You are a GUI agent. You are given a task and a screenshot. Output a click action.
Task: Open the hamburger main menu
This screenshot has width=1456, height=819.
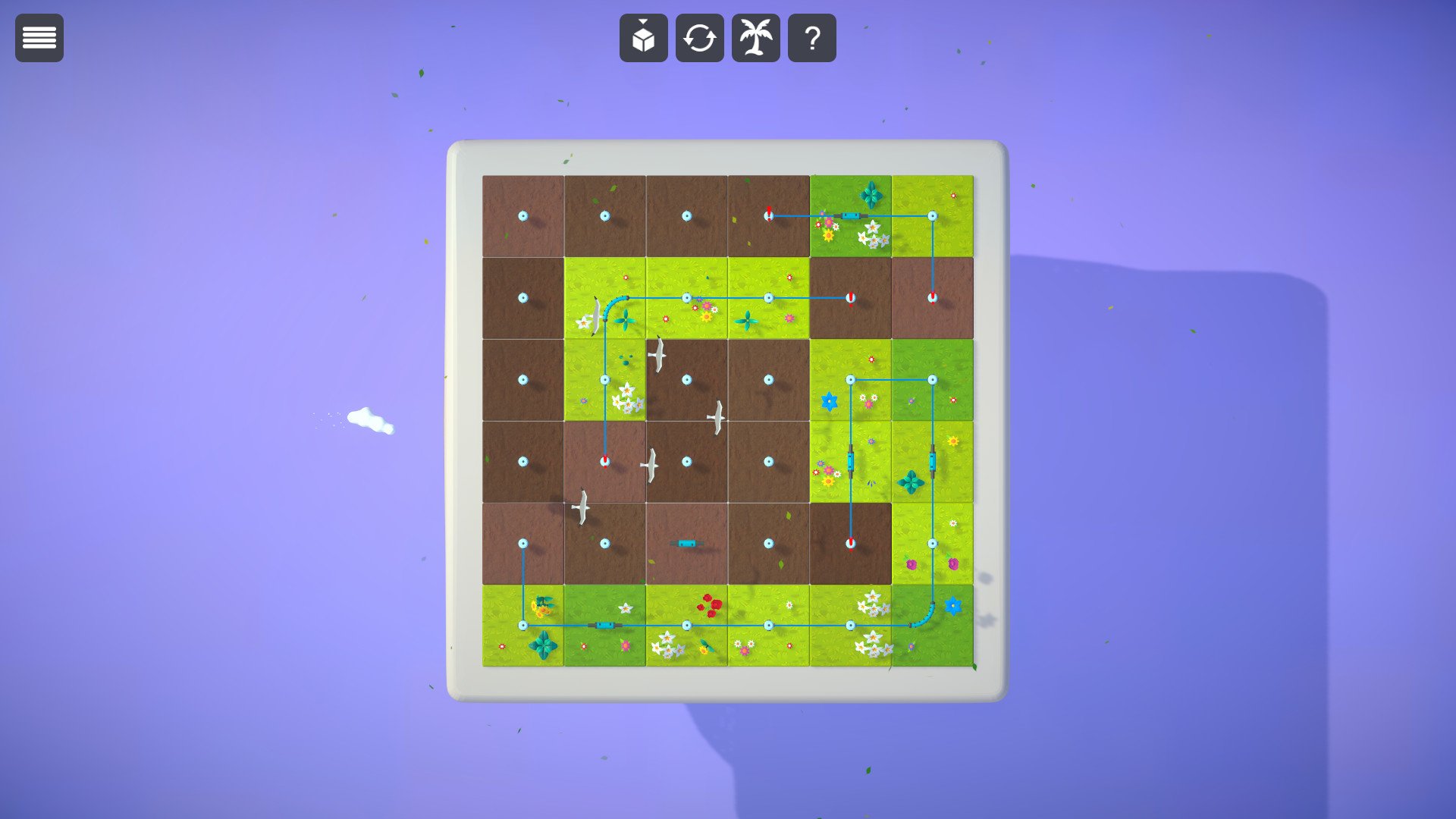tap(39, 38)
